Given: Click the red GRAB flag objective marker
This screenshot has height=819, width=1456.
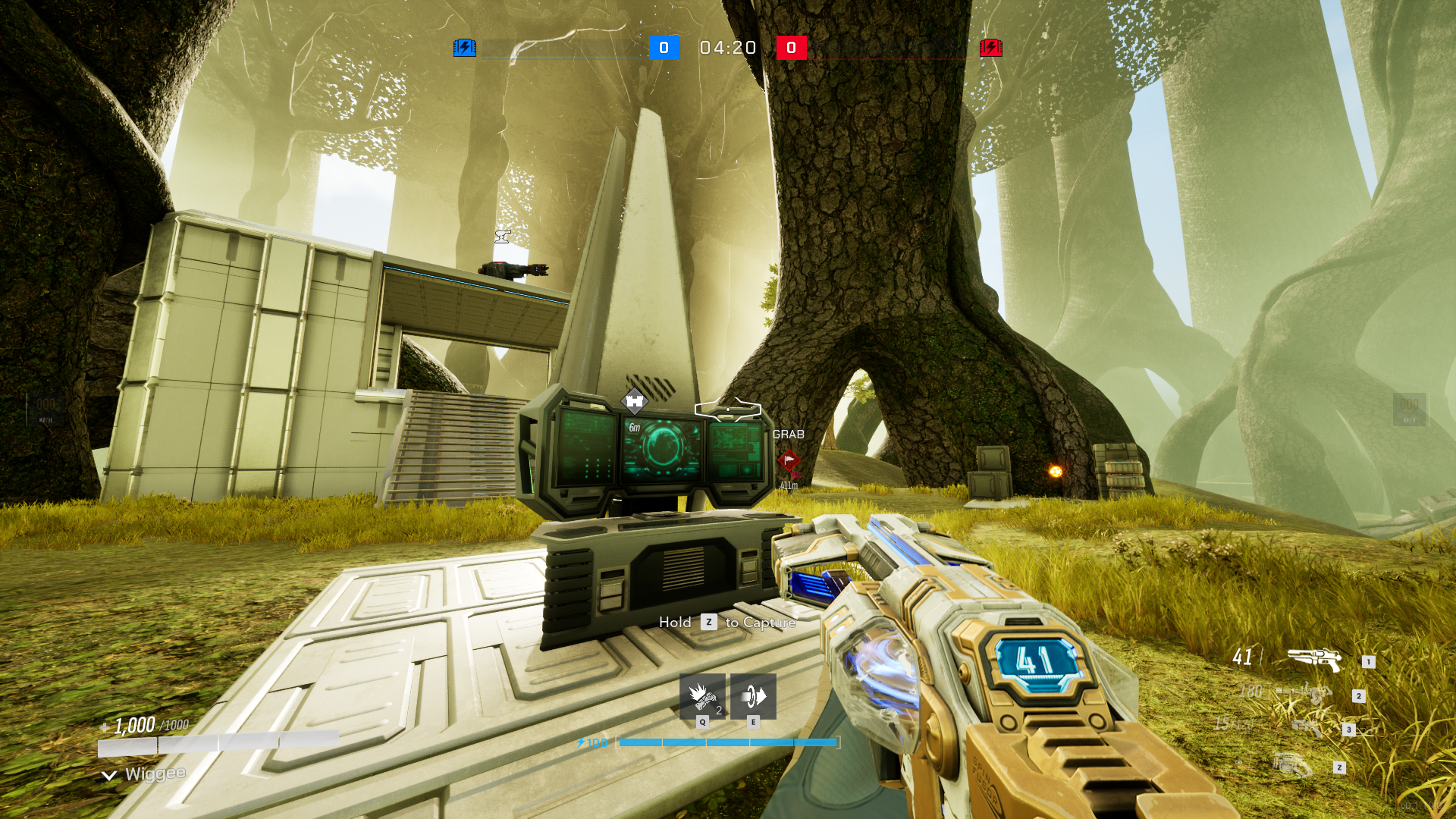Looking at the screenshot, I should pyautogui.click(x=789, y=460).
